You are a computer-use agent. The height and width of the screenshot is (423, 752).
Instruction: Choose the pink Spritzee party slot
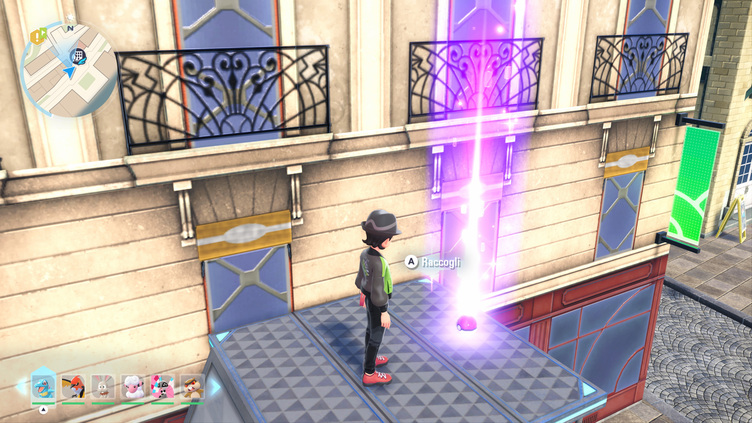[x=162, y=386]
